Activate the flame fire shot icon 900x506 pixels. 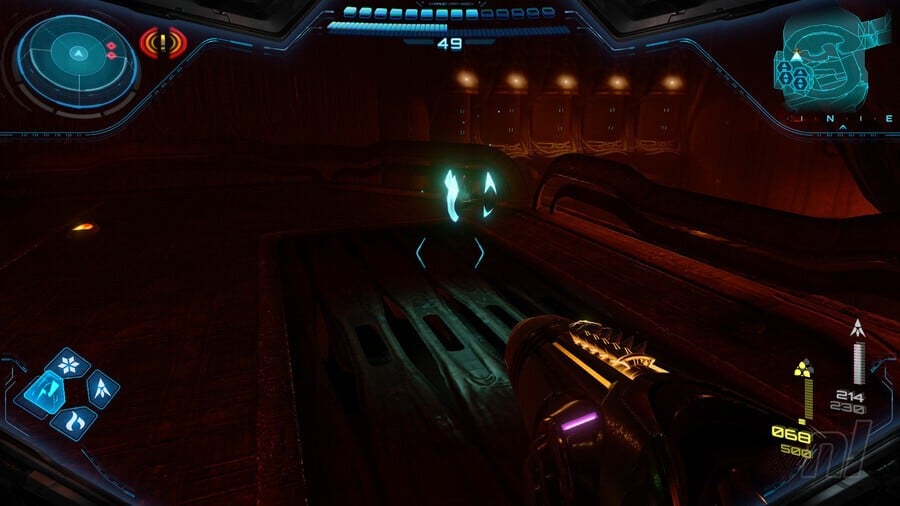72,420
